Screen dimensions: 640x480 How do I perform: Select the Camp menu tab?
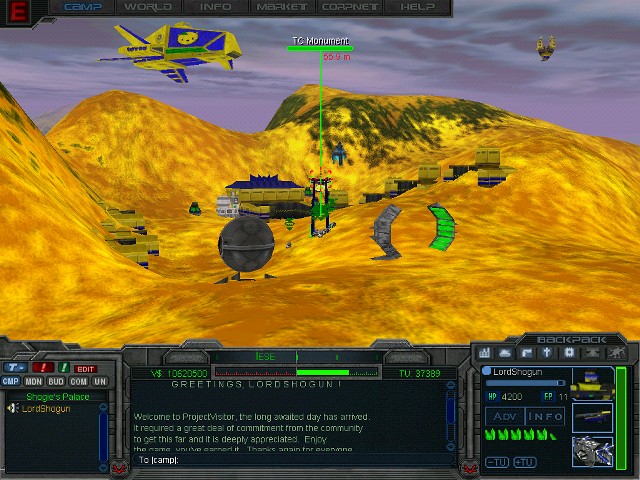[82, 7]
